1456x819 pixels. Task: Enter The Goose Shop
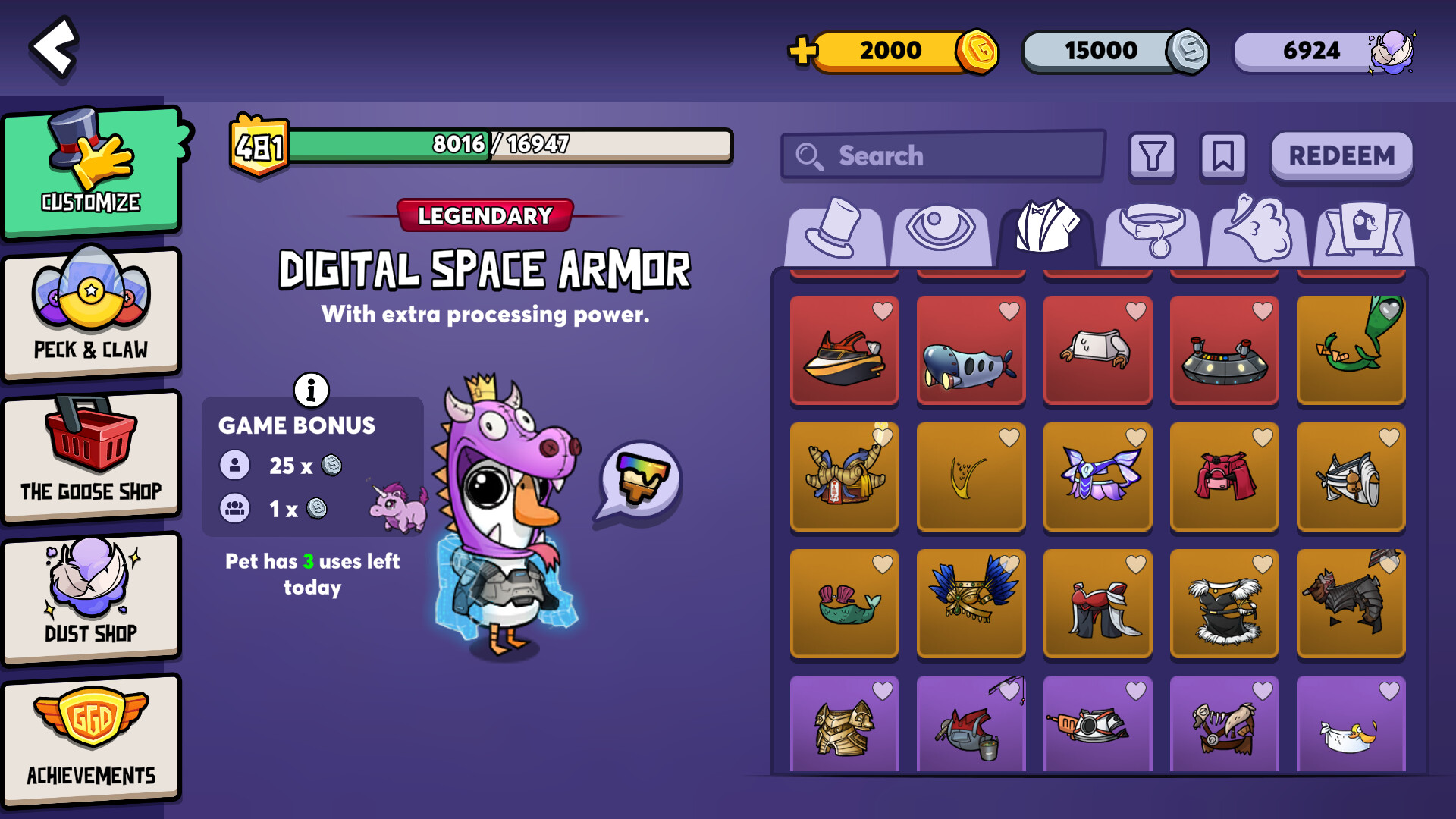tap(91, 455)
